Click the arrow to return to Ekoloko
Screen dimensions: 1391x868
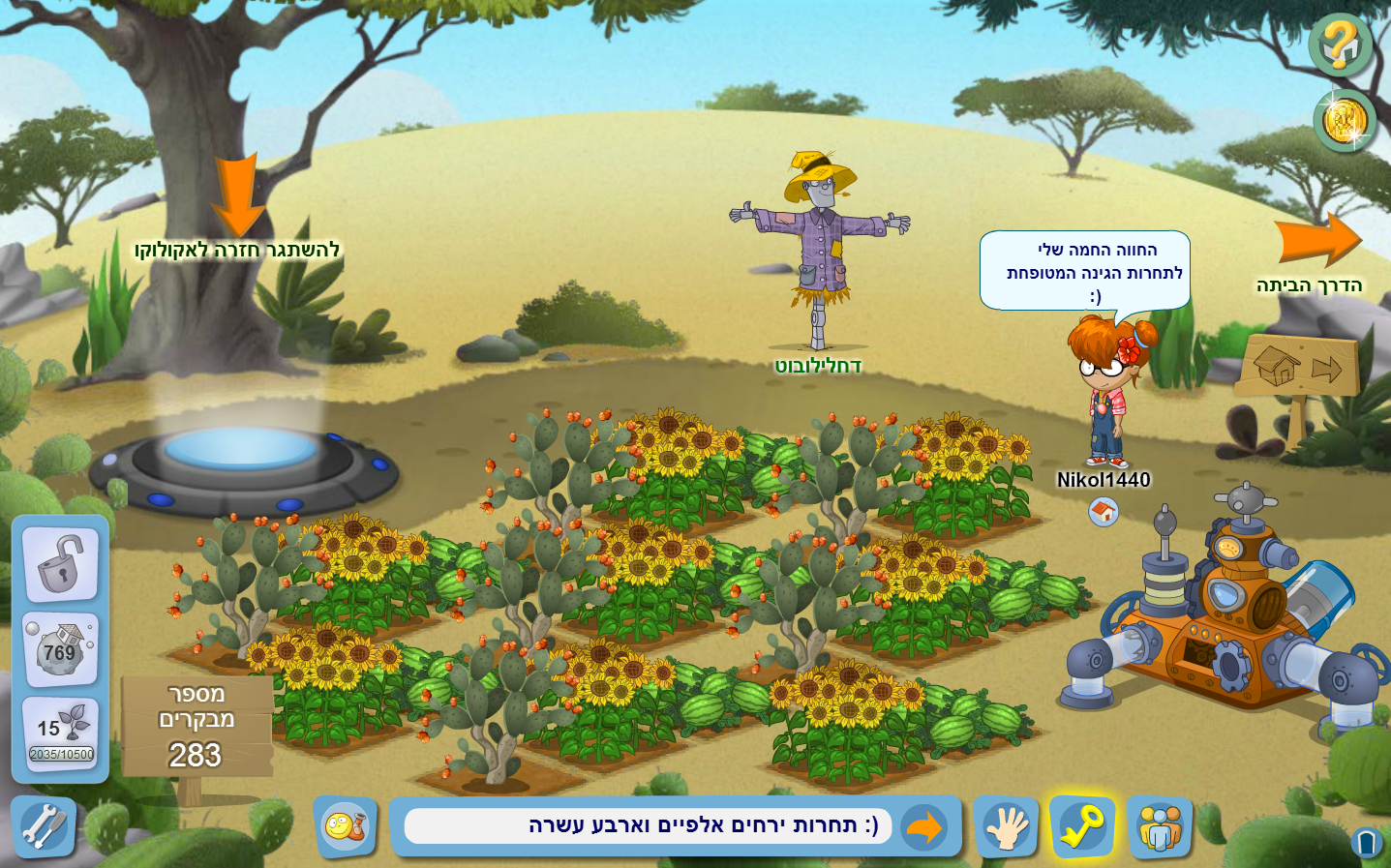(x=237, y=195)
